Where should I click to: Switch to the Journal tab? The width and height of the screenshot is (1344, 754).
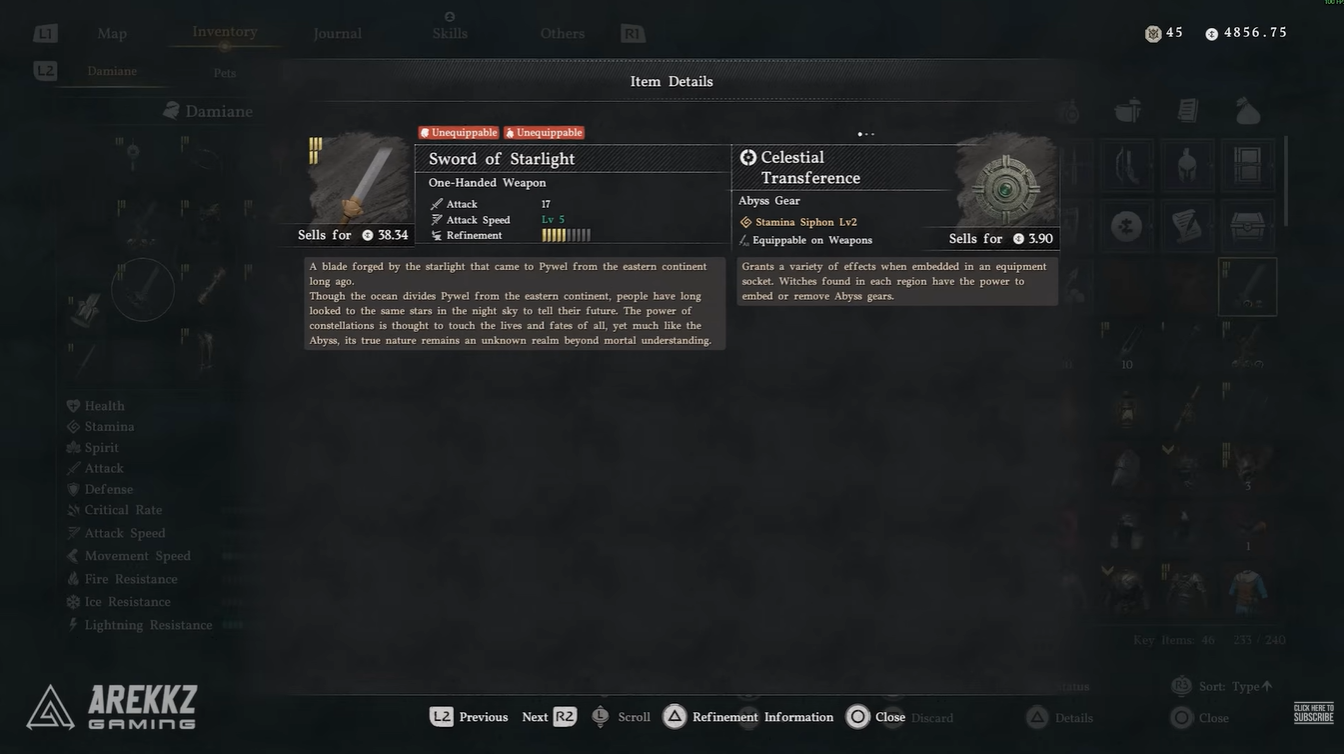pos(337,33)
